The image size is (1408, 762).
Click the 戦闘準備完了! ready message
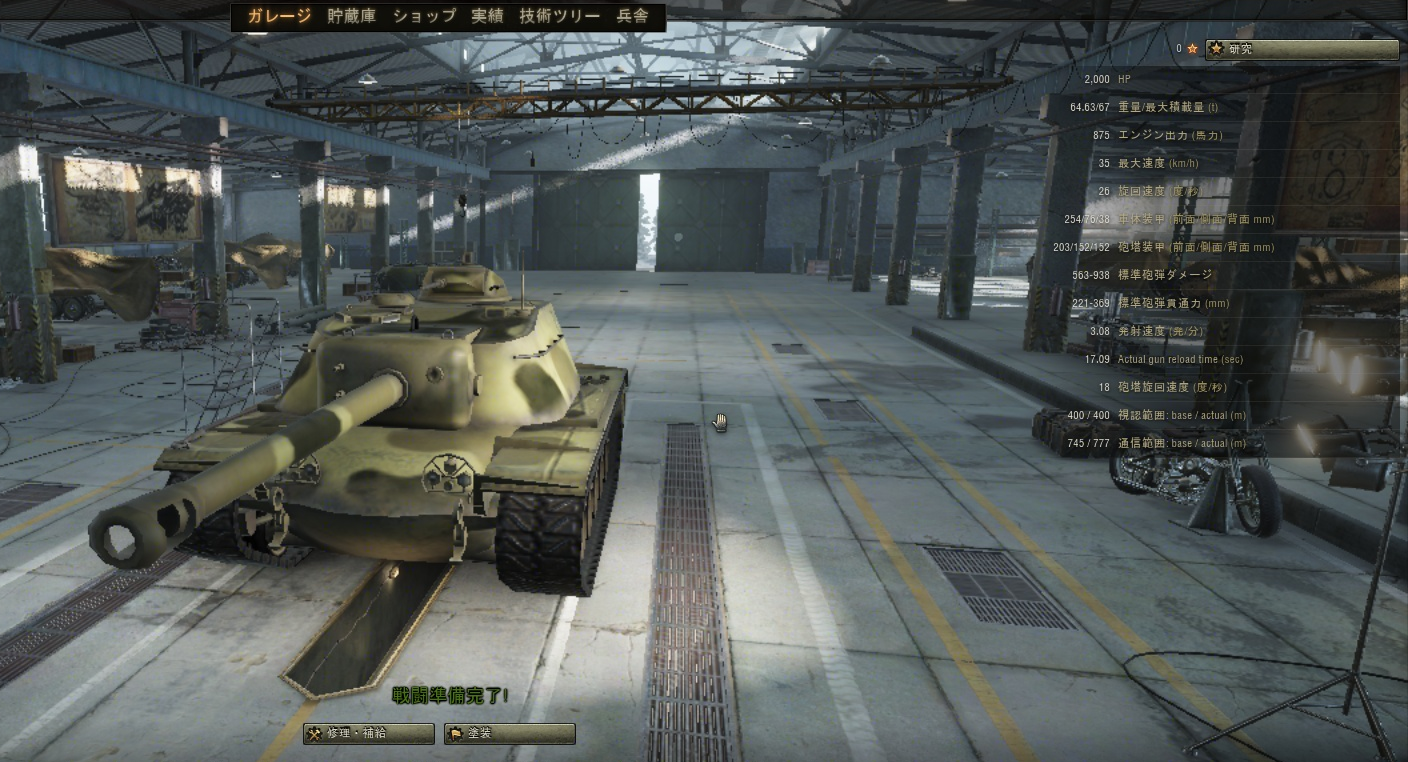point(449,696)
